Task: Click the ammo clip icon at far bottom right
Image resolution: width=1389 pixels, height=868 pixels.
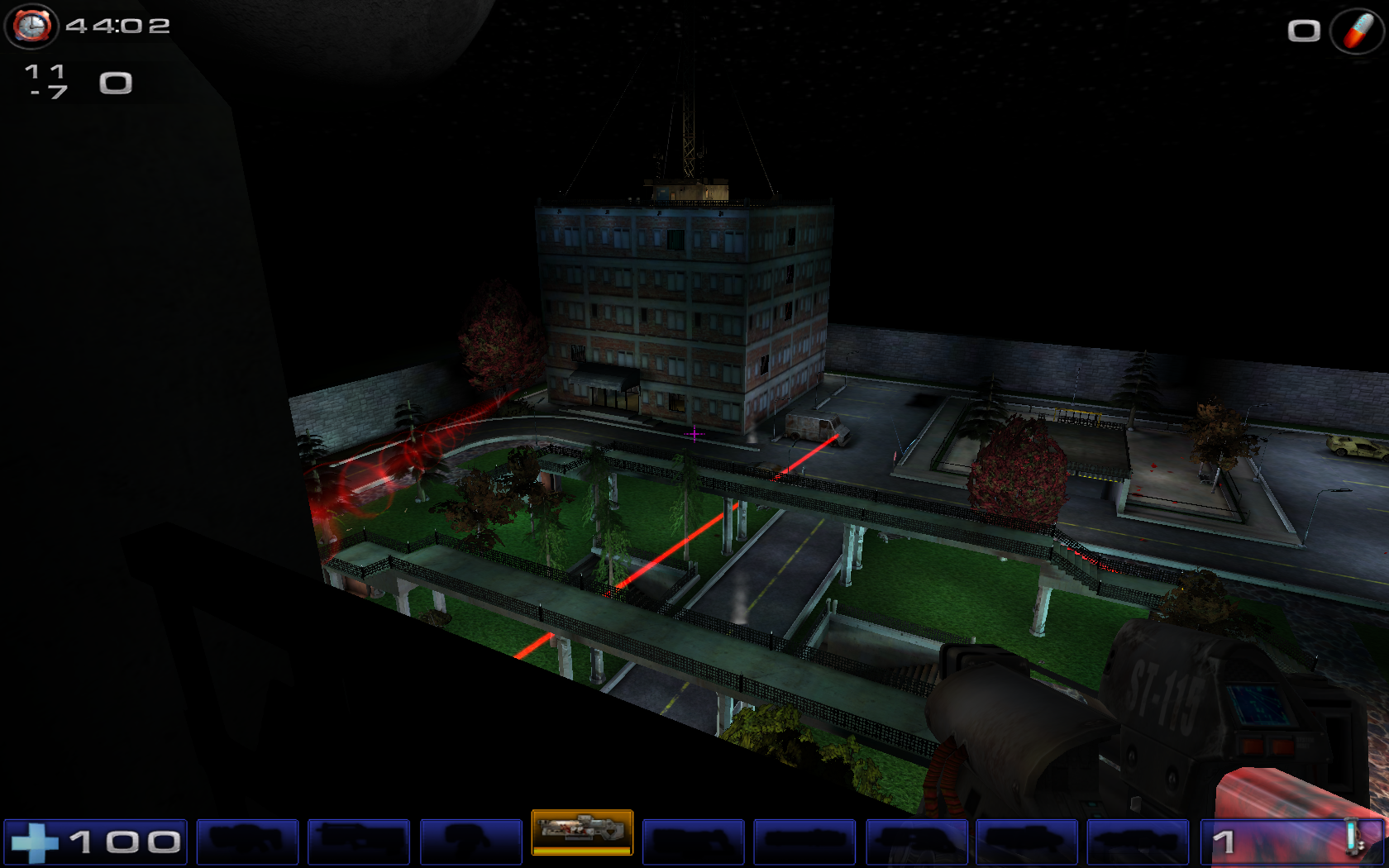Action: [1354, 837]
